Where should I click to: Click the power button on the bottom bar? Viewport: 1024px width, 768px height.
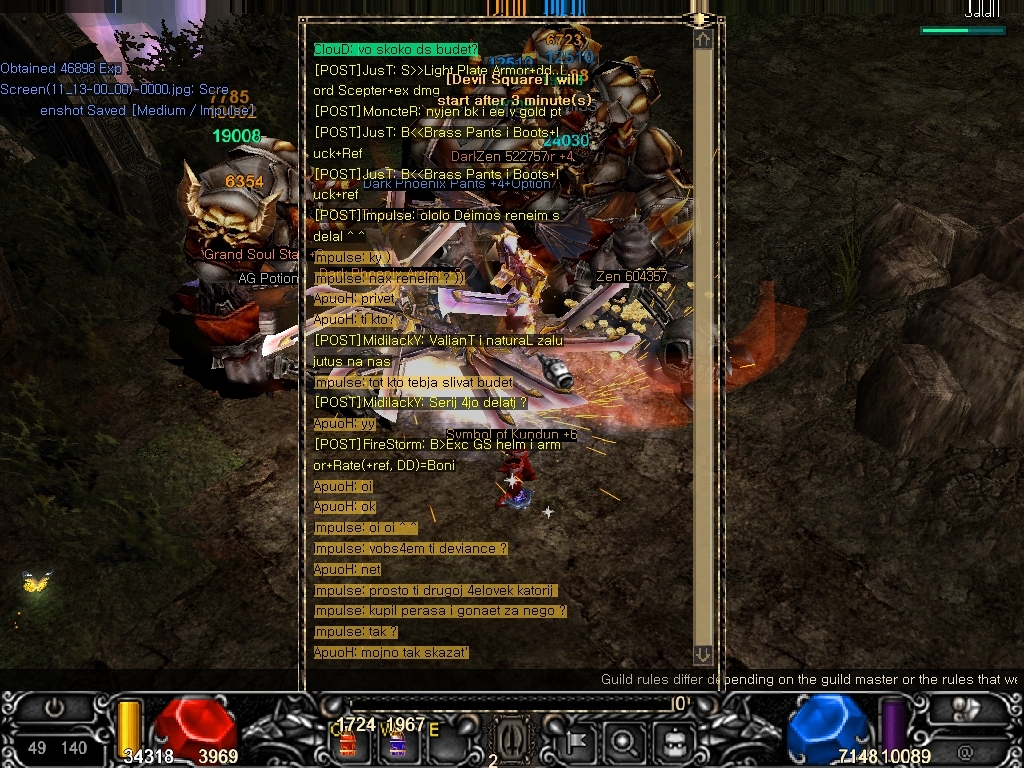point(54,708)
